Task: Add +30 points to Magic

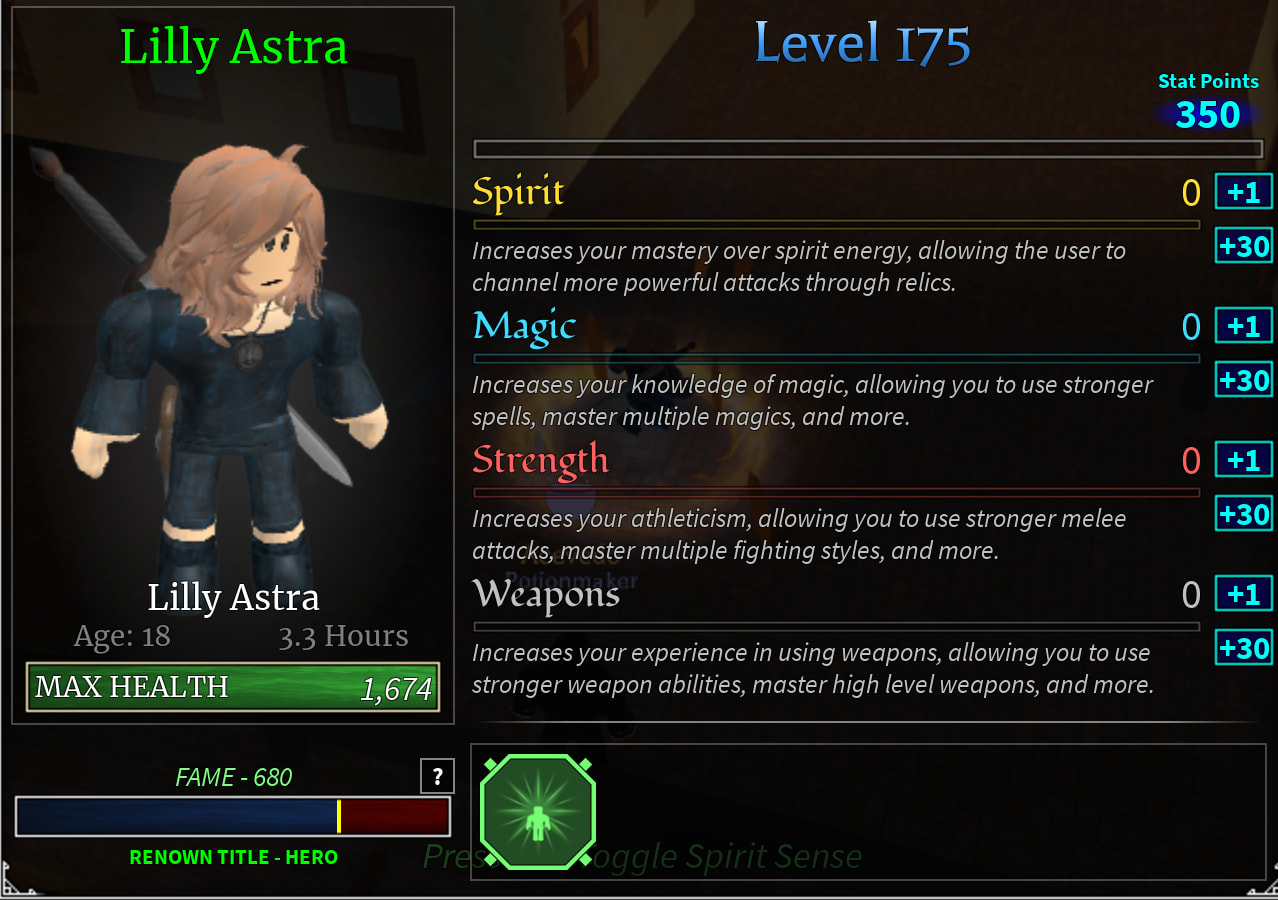Action: [1243, 380]
